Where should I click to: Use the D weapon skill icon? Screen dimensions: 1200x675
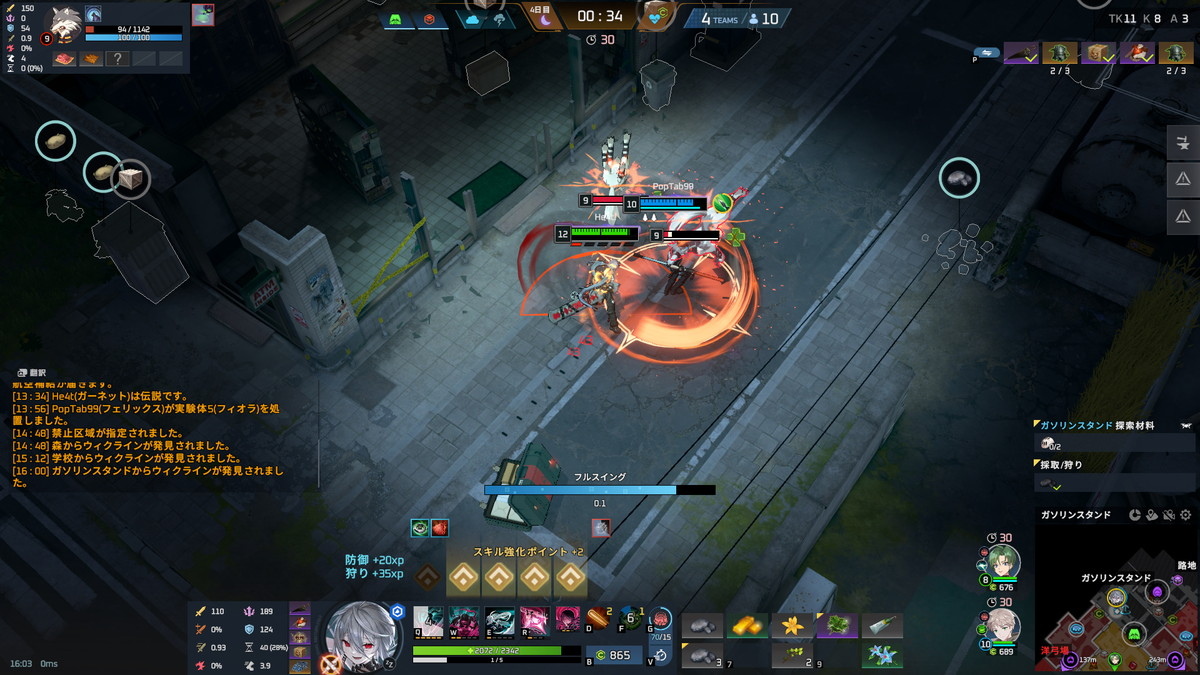(x=598, y=620)
